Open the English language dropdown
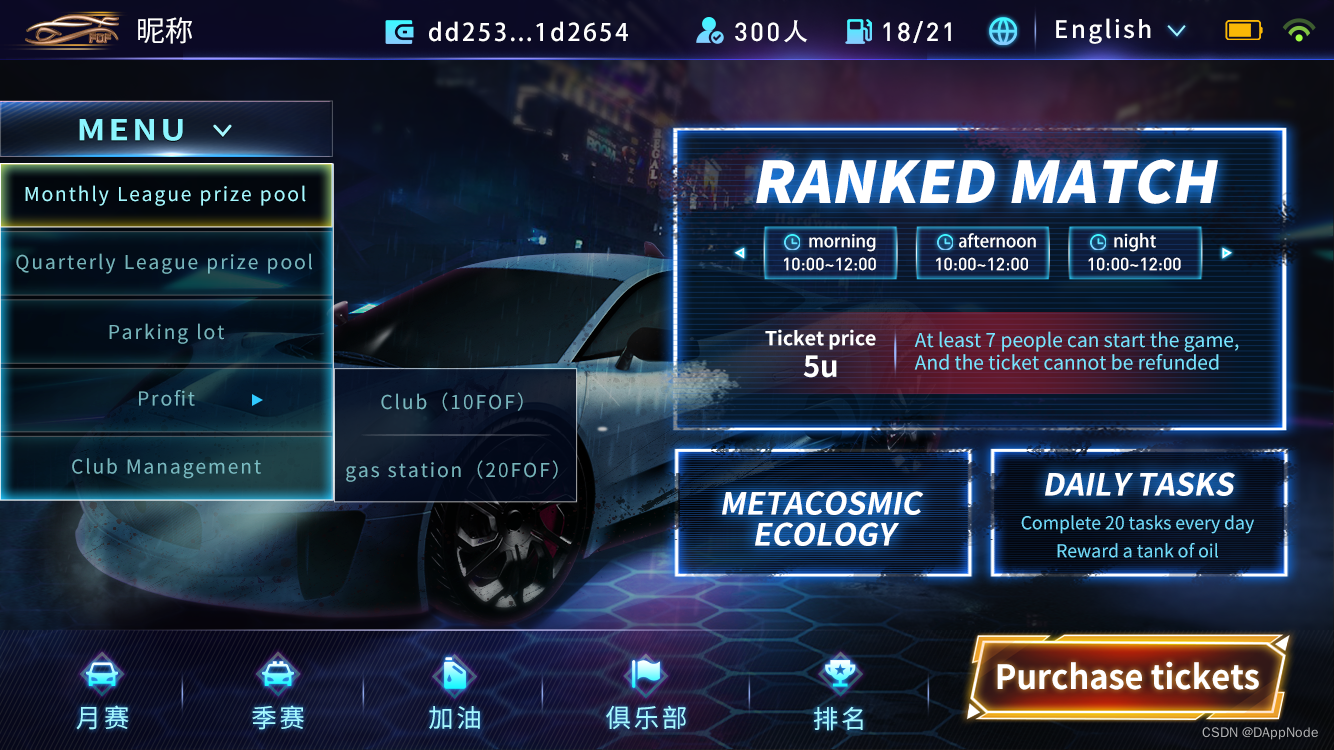The height and width of the screenshot is (750, 1334). click(1119, 31)
